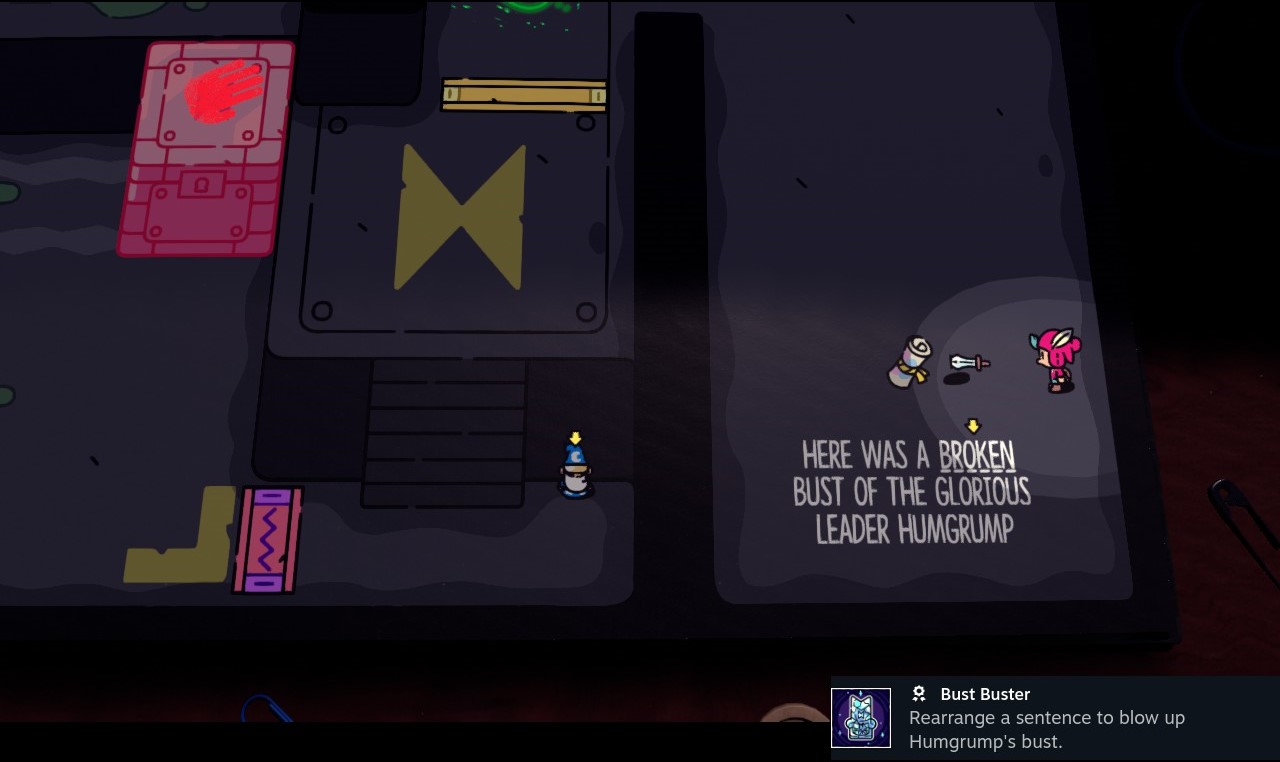Image resolution: width=1280 pixels, height=762 pixels.
Task: Click the dark hole beside the sword
Action: pos(957,380)
